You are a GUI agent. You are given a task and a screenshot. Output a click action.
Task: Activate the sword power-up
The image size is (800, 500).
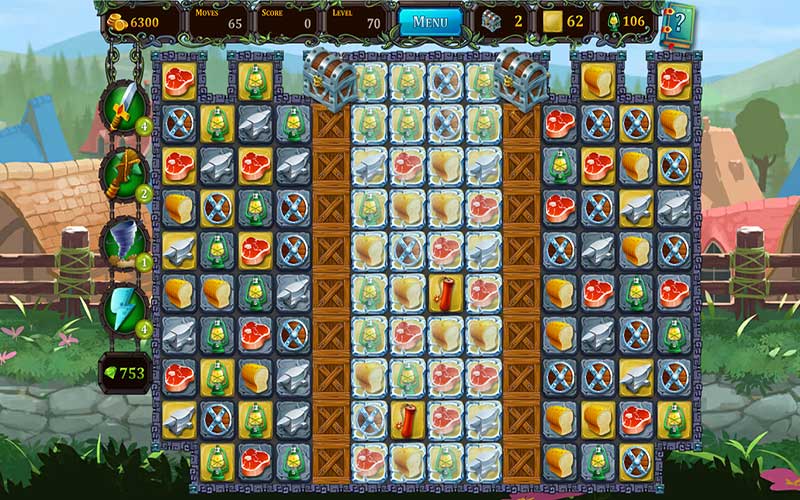point(124,105)
